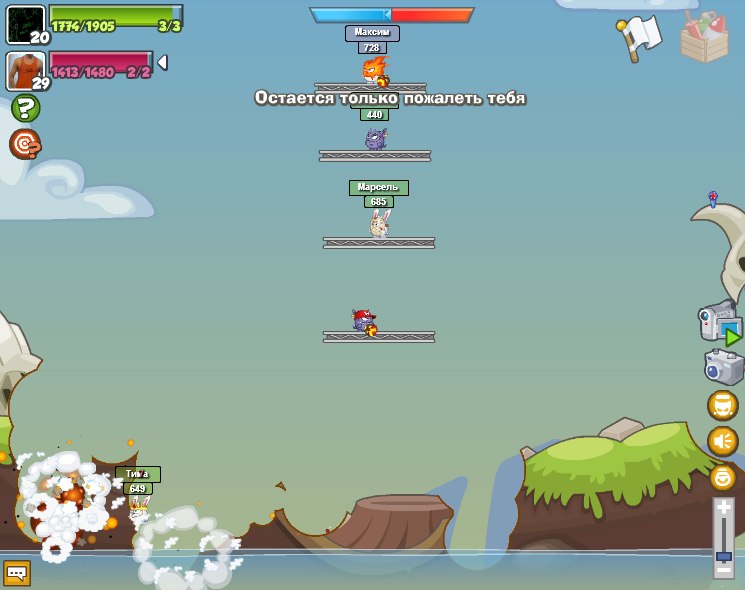Viewport: 745px width, 590px height.
Task: Click the orange round button below the speaker
Action: tap(723, 477)
